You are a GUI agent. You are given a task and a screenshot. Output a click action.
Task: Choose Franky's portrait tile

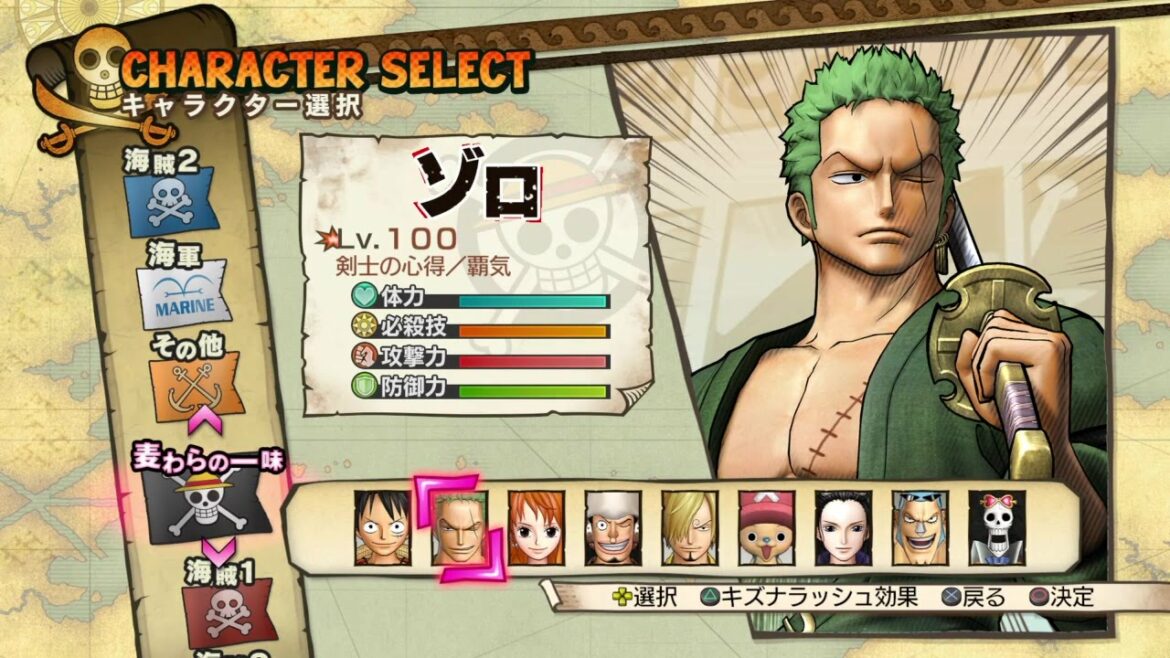point(920,528)
